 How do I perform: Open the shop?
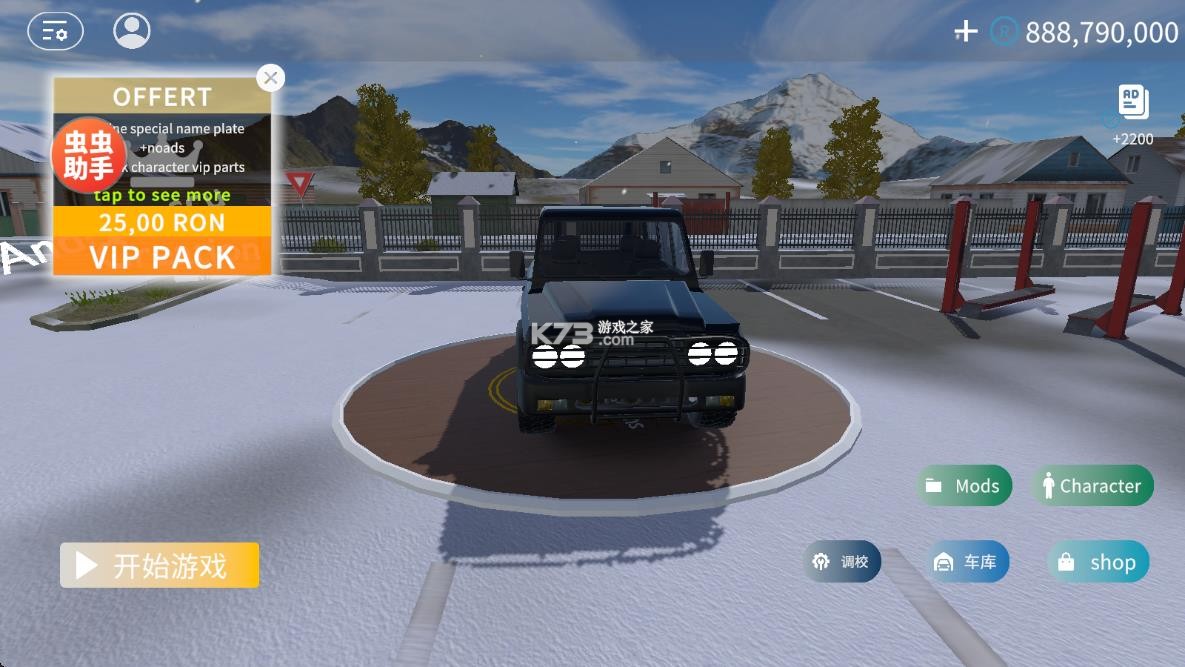click(1098, 562)
